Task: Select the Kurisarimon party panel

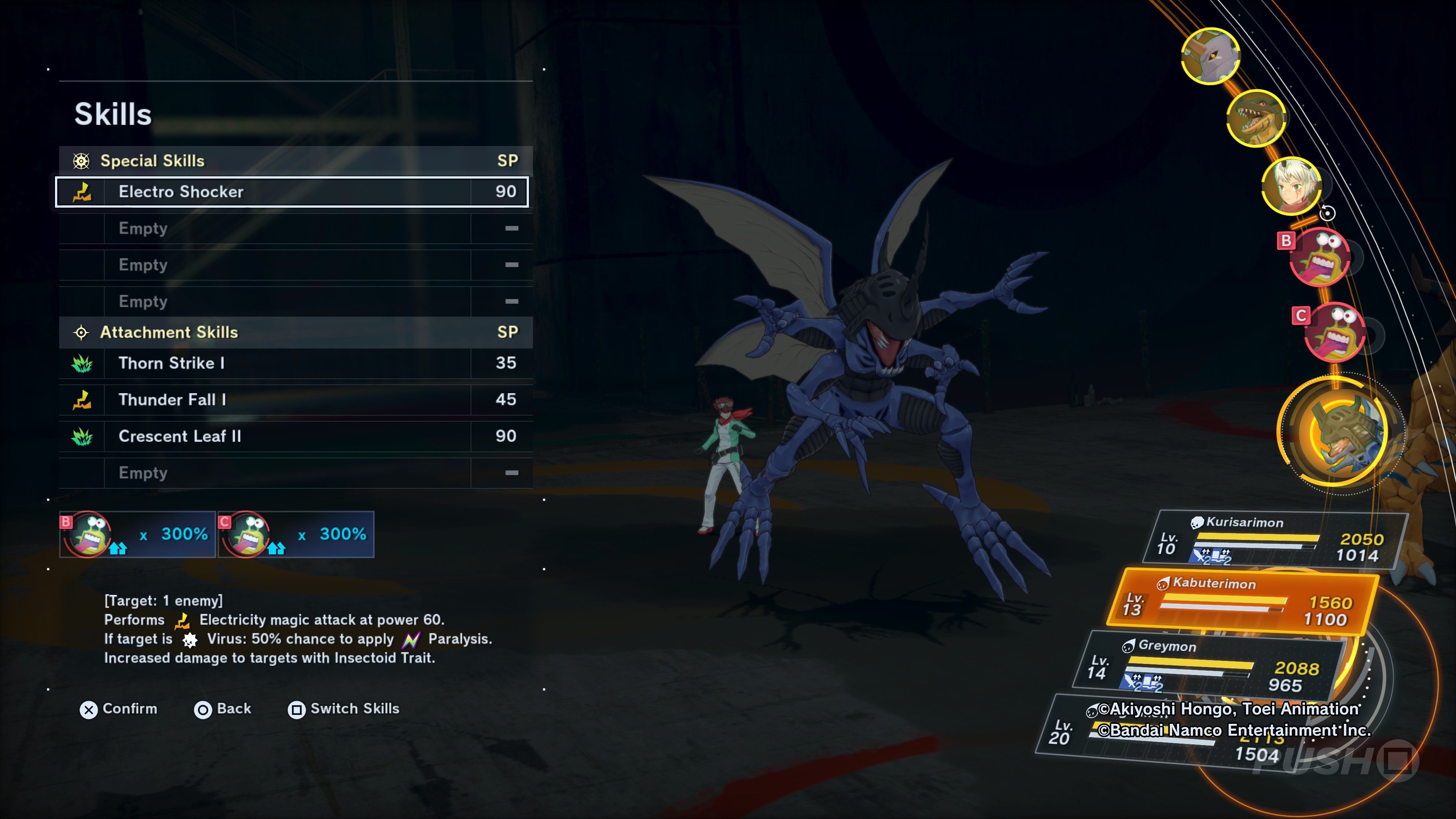Action: [1272, 539]
